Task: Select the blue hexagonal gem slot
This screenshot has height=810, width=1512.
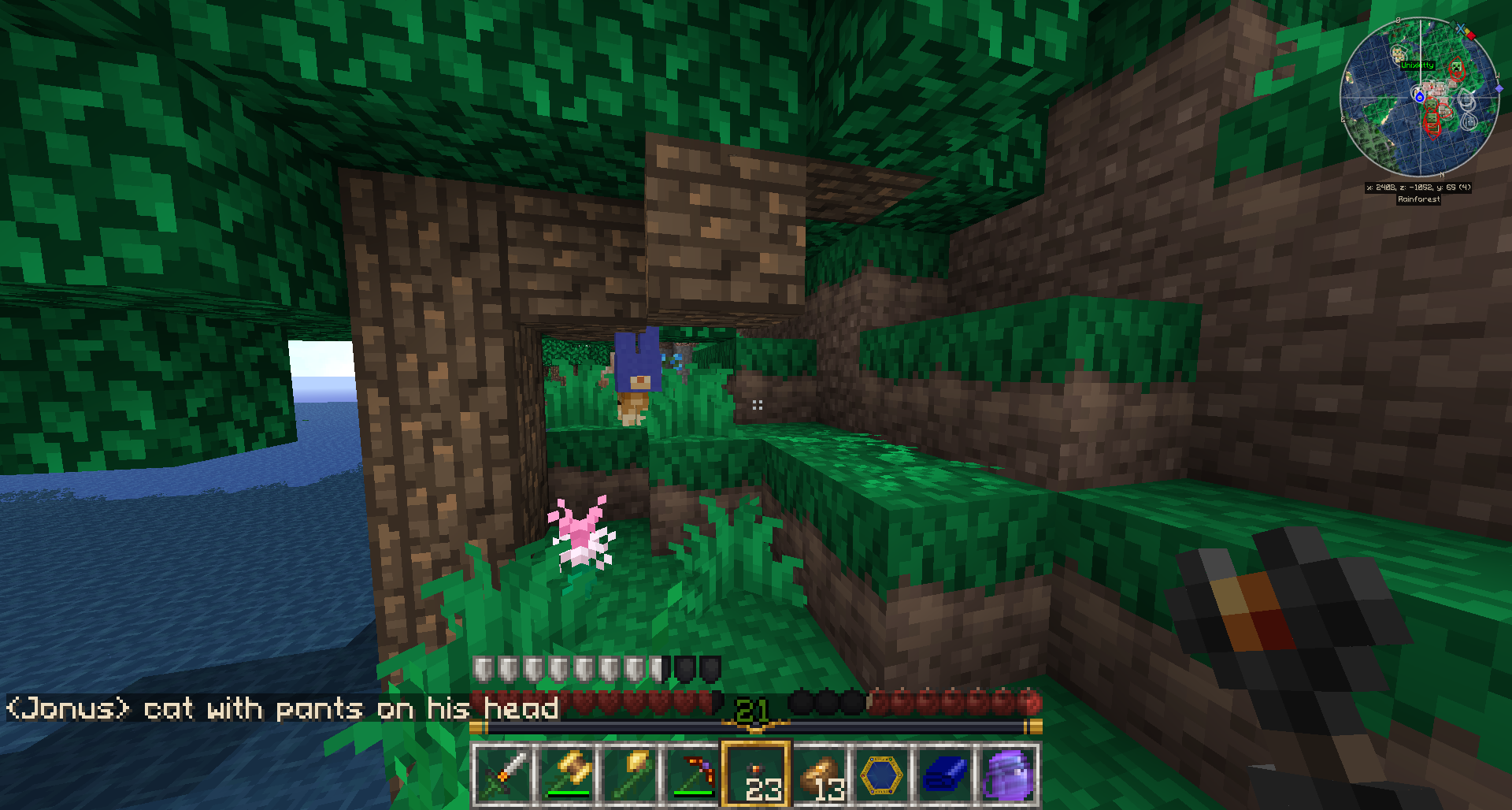Action: coord(882,775)
